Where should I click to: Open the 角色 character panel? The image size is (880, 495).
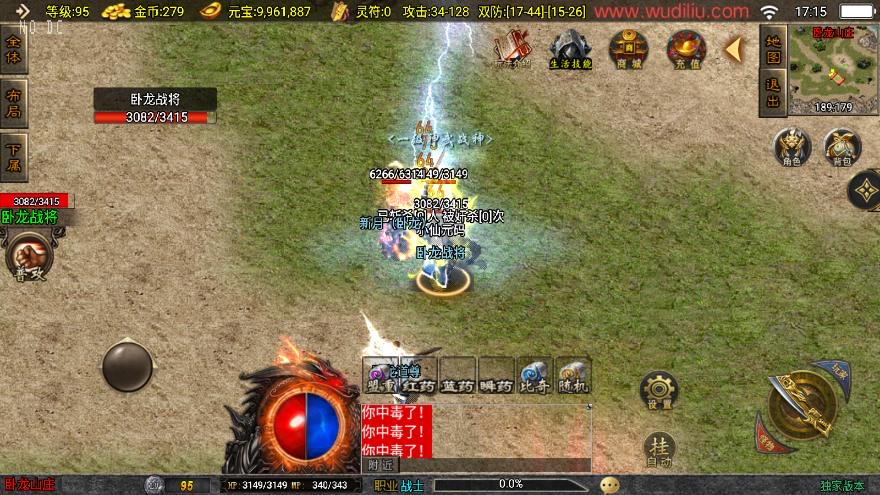point(792,148)
